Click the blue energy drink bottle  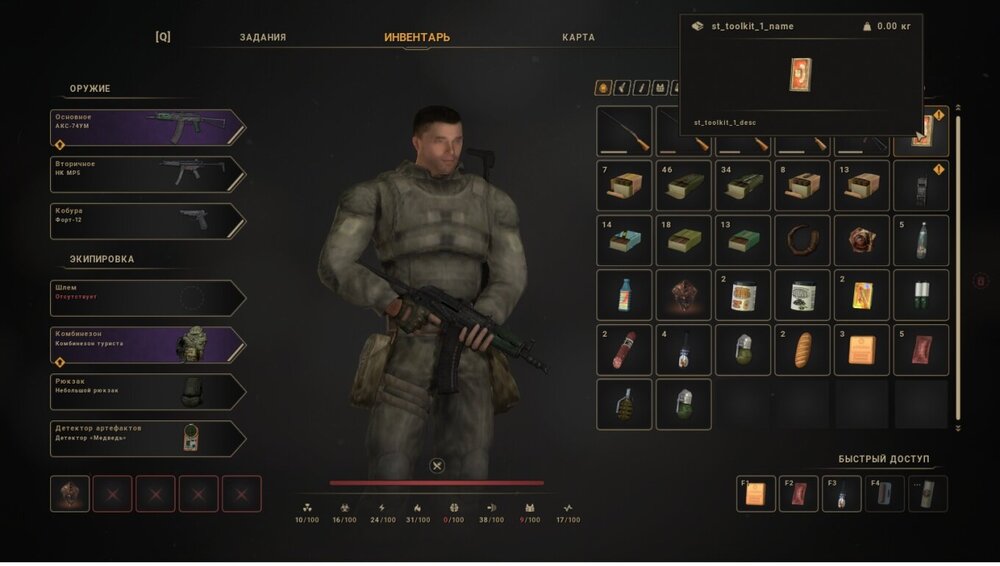click(x=624, y=295)
